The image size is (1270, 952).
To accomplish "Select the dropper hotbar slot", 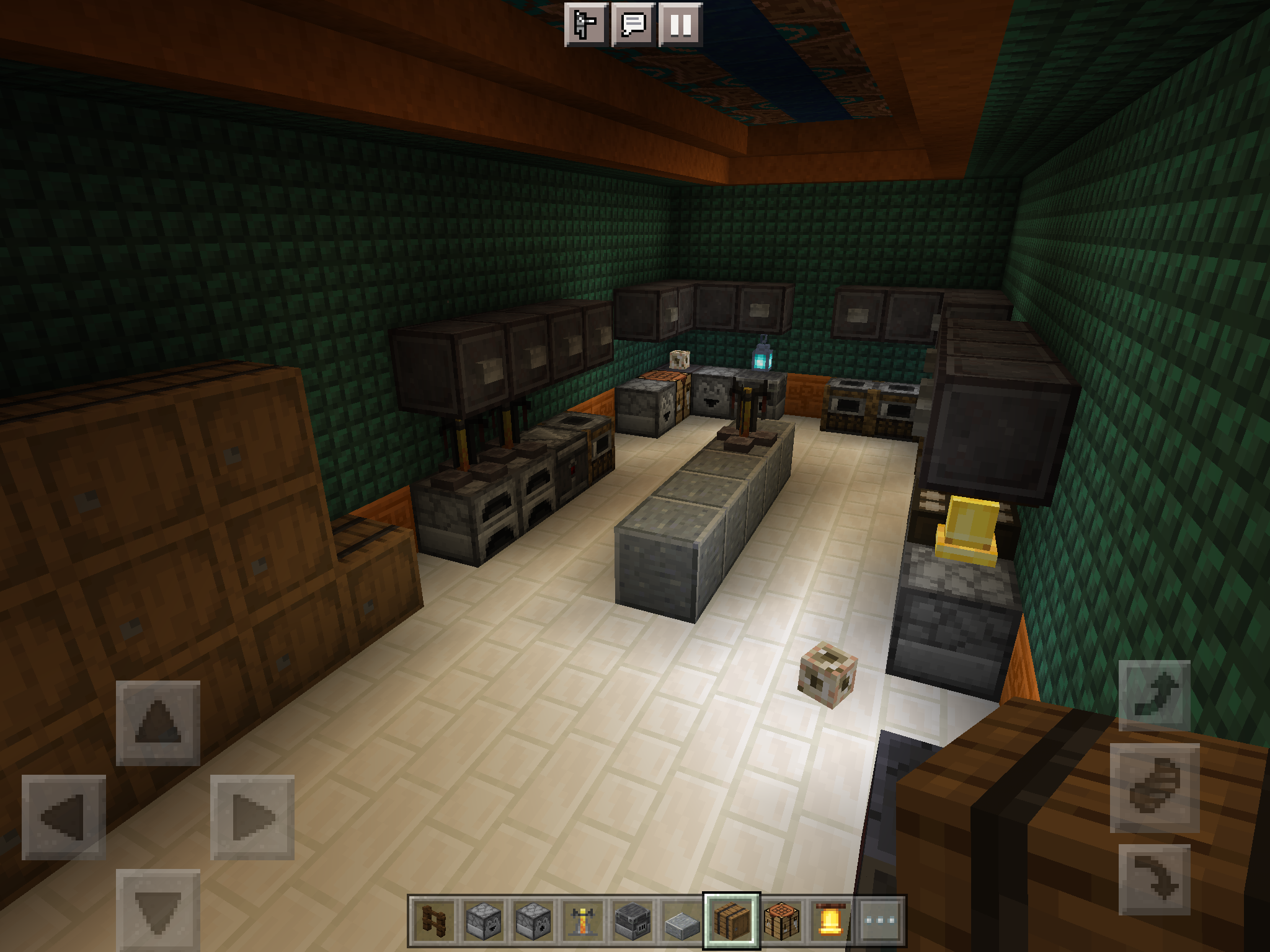I will (533, 920).
